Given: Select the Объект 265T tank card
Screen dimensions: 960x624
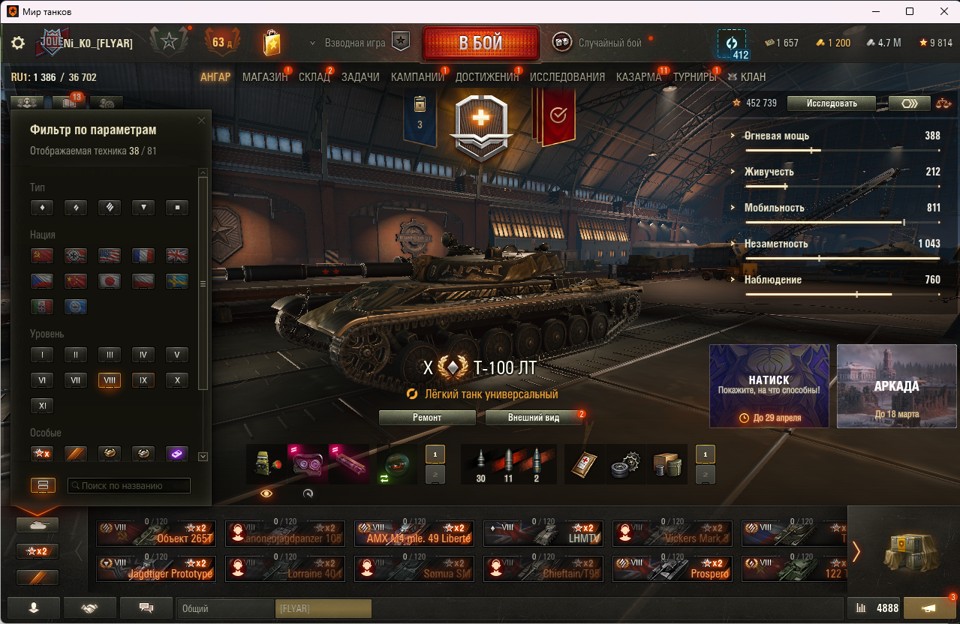Looking at the screenshot, I should pyautogui.click(x=155, y=533).
